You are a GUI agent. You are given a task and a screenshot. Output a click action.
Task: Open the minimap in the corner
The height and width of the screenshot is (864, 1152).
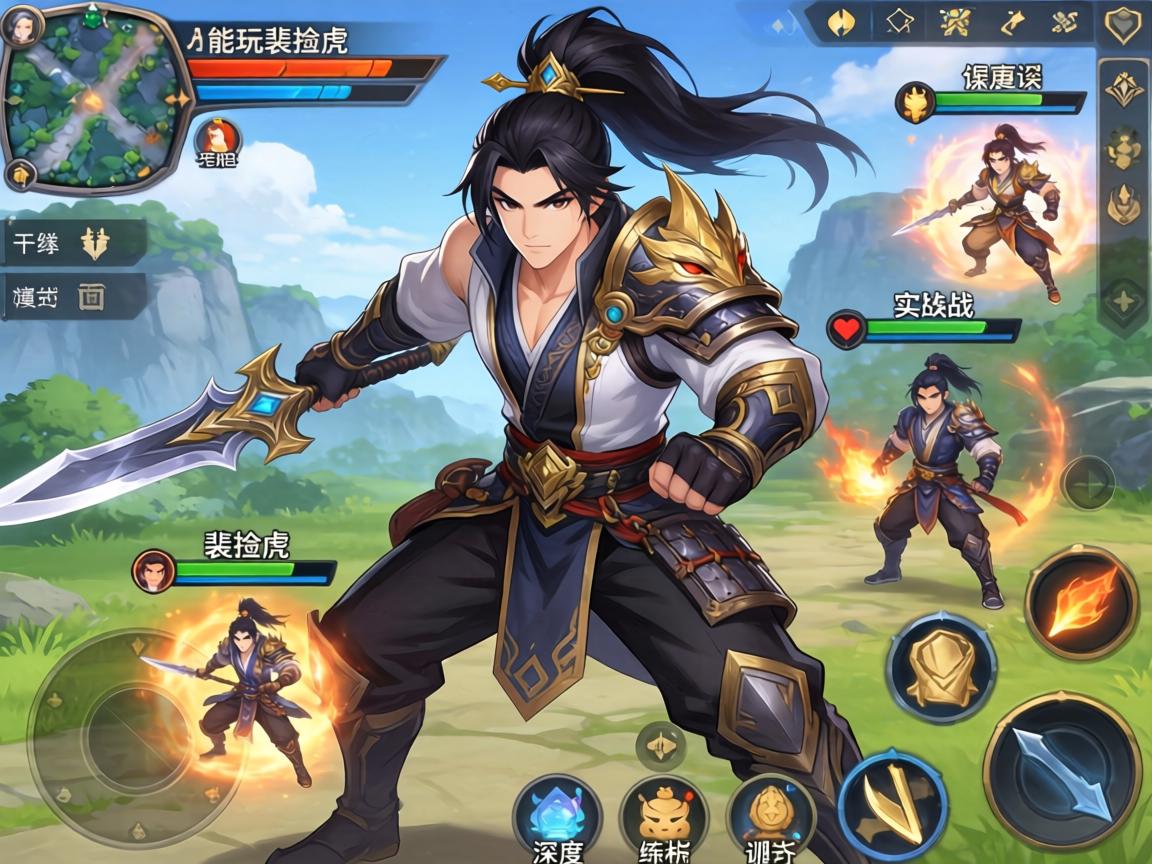pos(95,98)
